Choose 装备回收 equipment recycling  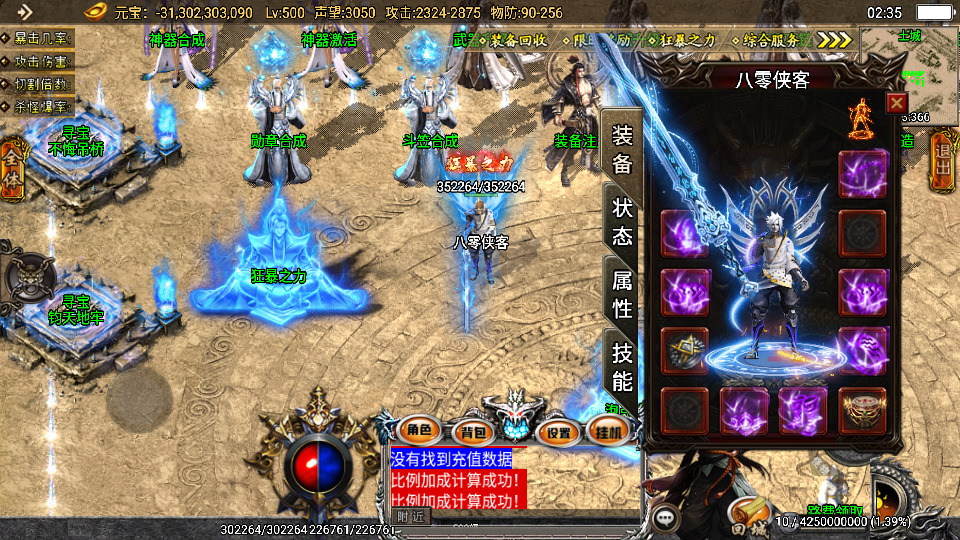518,40
